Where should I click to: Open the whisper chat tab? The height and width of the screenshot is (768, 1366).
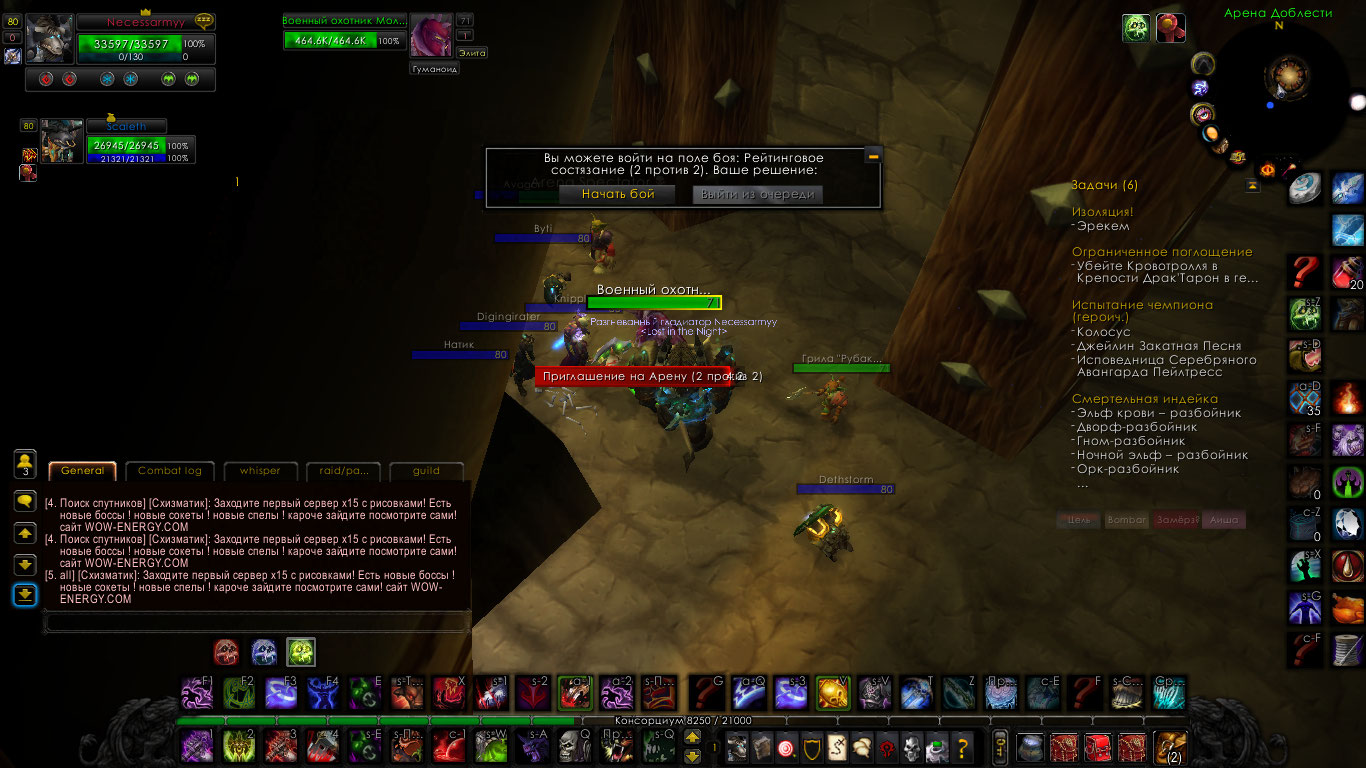click(260, 471)
